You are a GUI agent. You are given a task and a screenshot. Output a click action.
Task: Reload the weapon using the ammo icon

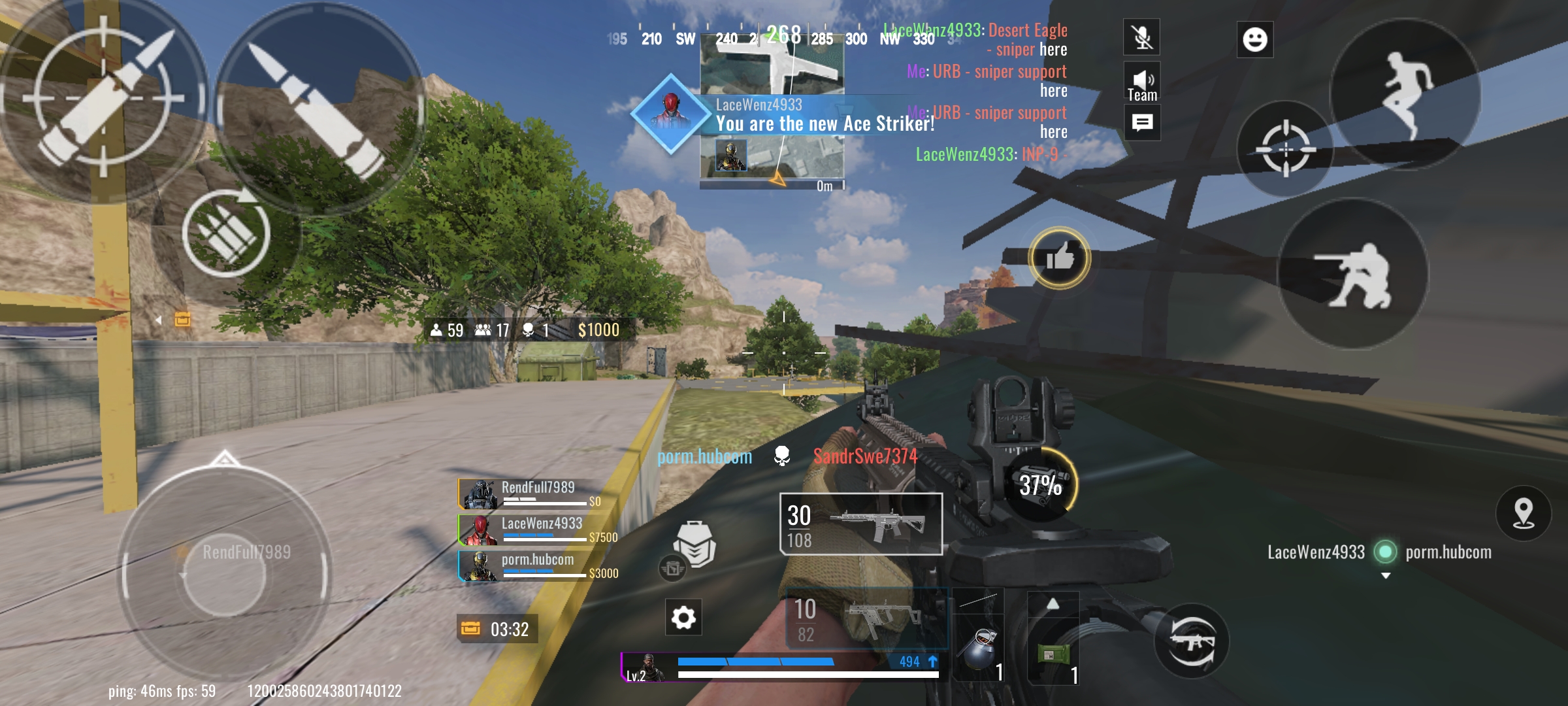click(x=226, y=233)
